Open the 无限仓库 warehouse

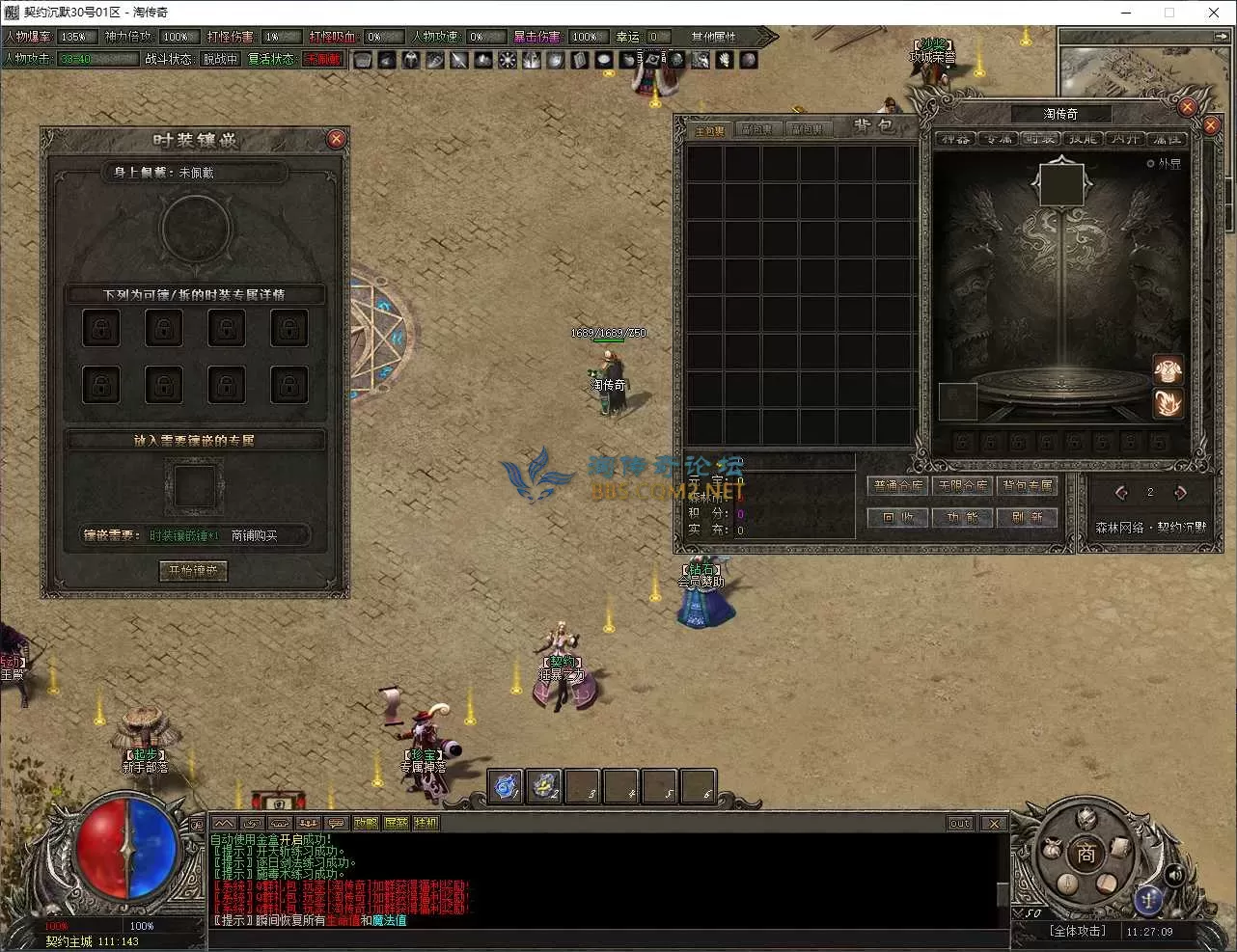[963, 486]
